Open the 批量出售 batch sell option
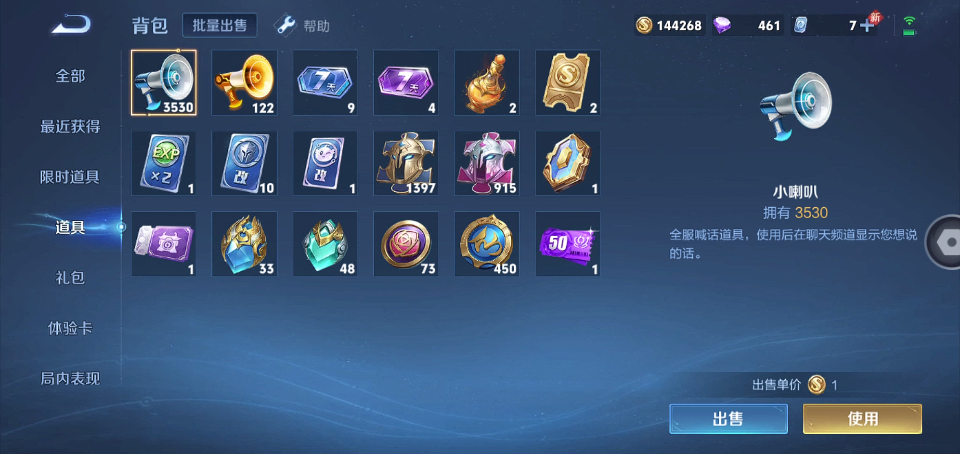The image size is (960, 454). (x=220, y=25)
